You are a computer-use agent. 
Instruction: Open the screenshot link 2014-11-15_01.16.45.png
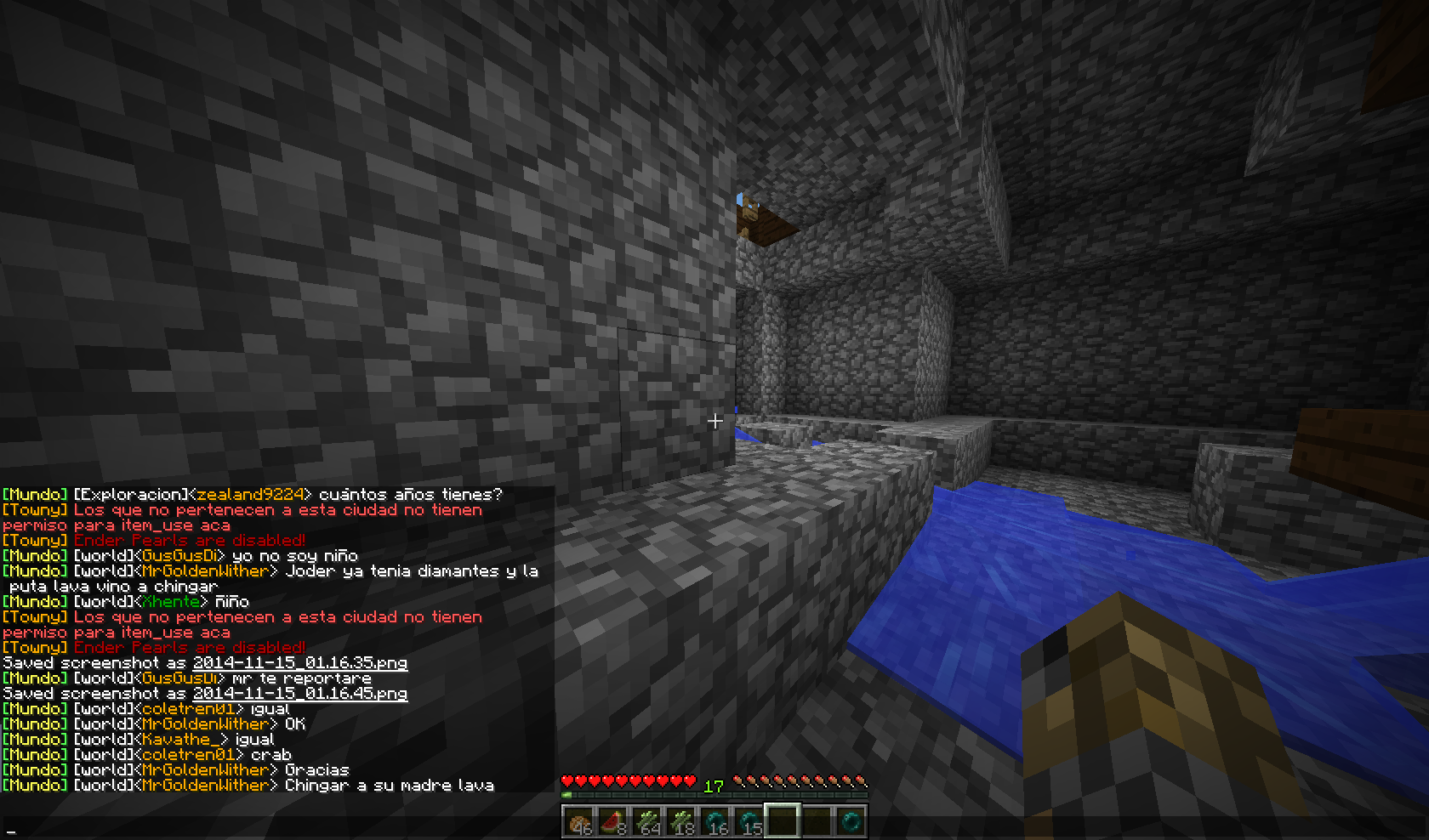tap(300, 694)
